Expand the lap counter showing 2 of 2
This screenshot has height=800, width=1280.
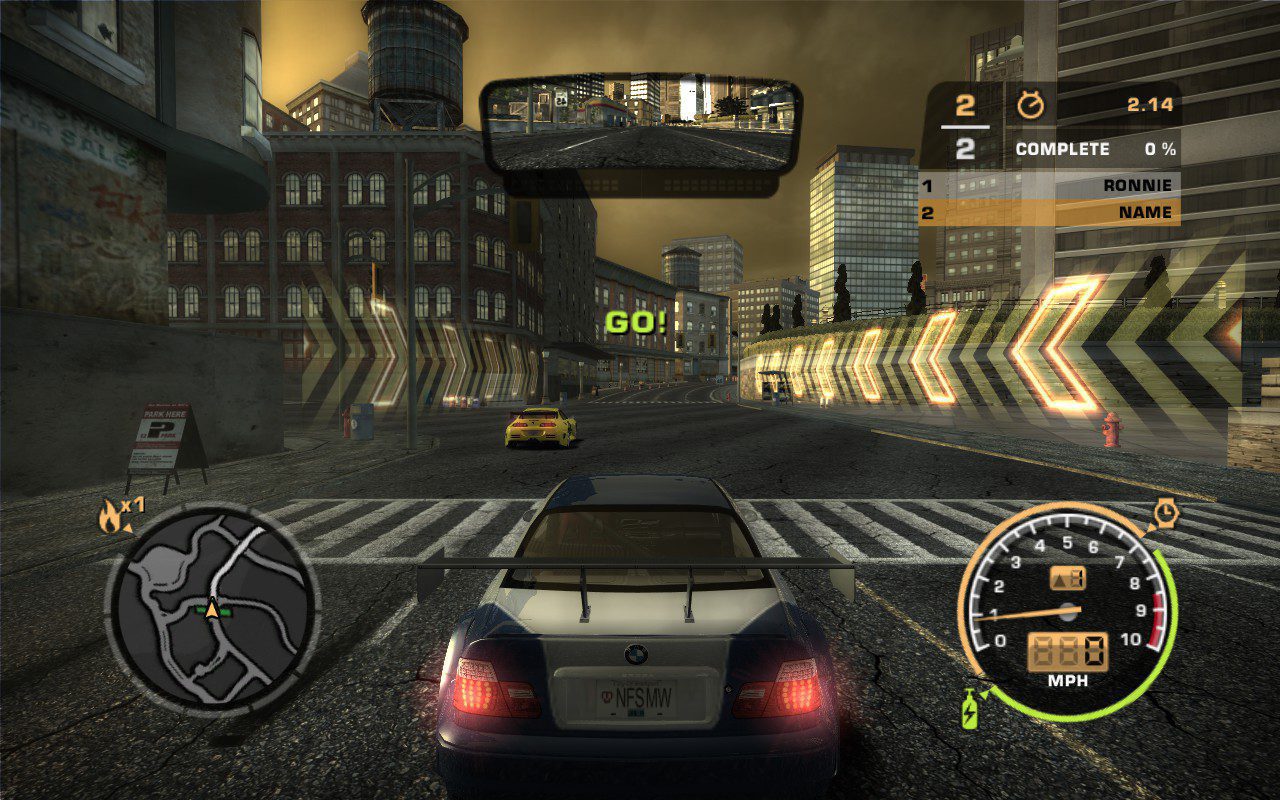tap(965, 125)
